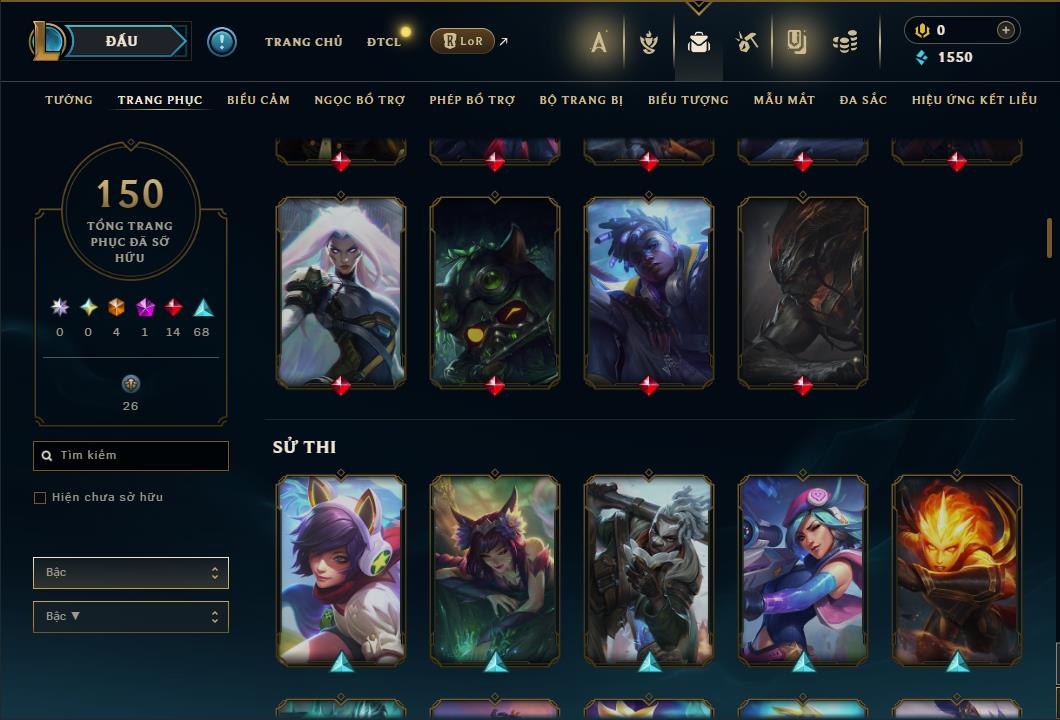Open the TRANG CHỦ home page
Viewport: 1060px width, 720px height.
tap(303, 42)
